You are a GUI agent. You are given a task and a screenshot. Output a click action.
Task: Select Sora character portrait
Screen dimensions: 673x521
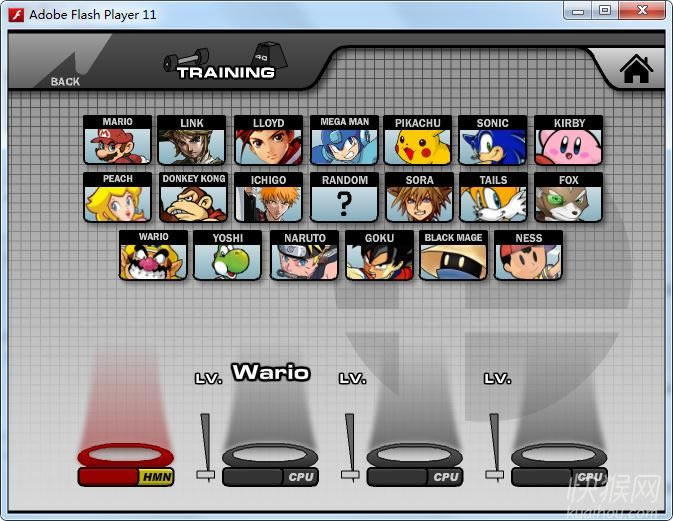[420, 198]
